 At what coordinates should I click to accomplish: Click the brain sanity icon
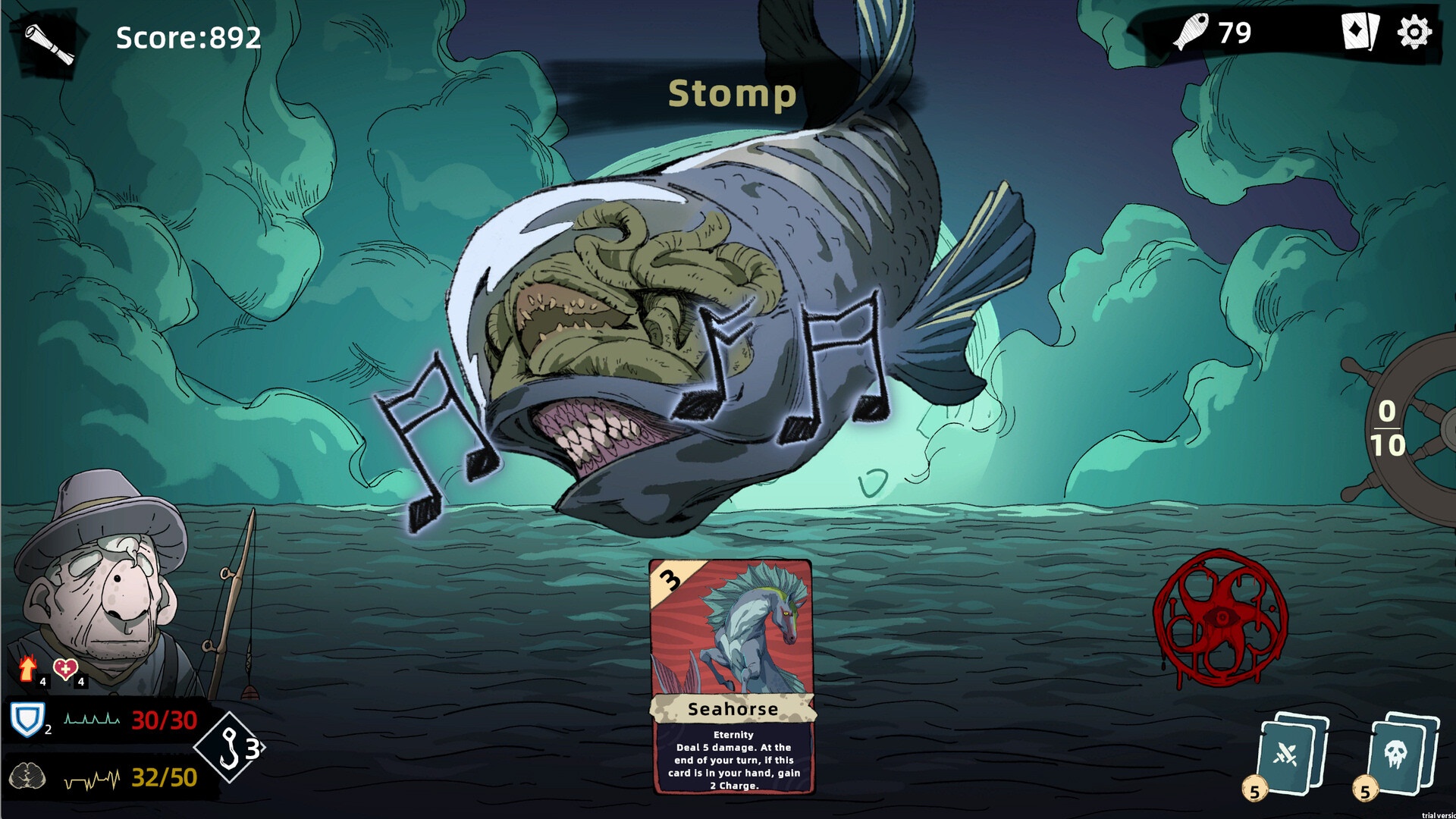(x=27, y=777)
